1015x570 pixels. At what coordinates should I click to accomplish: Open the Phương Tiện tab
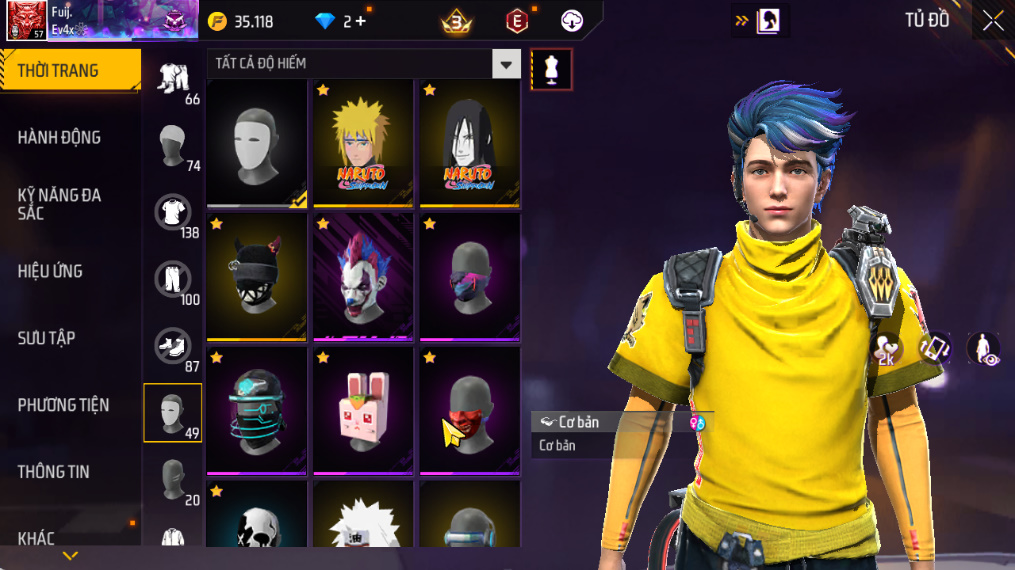point(63,405)
